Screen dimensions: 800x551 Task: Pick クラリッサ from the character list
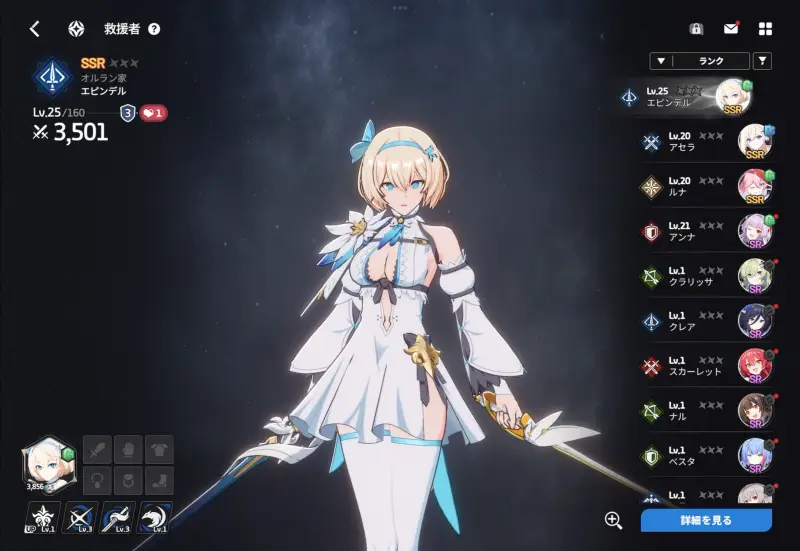pyautogui.click(x=700, y=277)
